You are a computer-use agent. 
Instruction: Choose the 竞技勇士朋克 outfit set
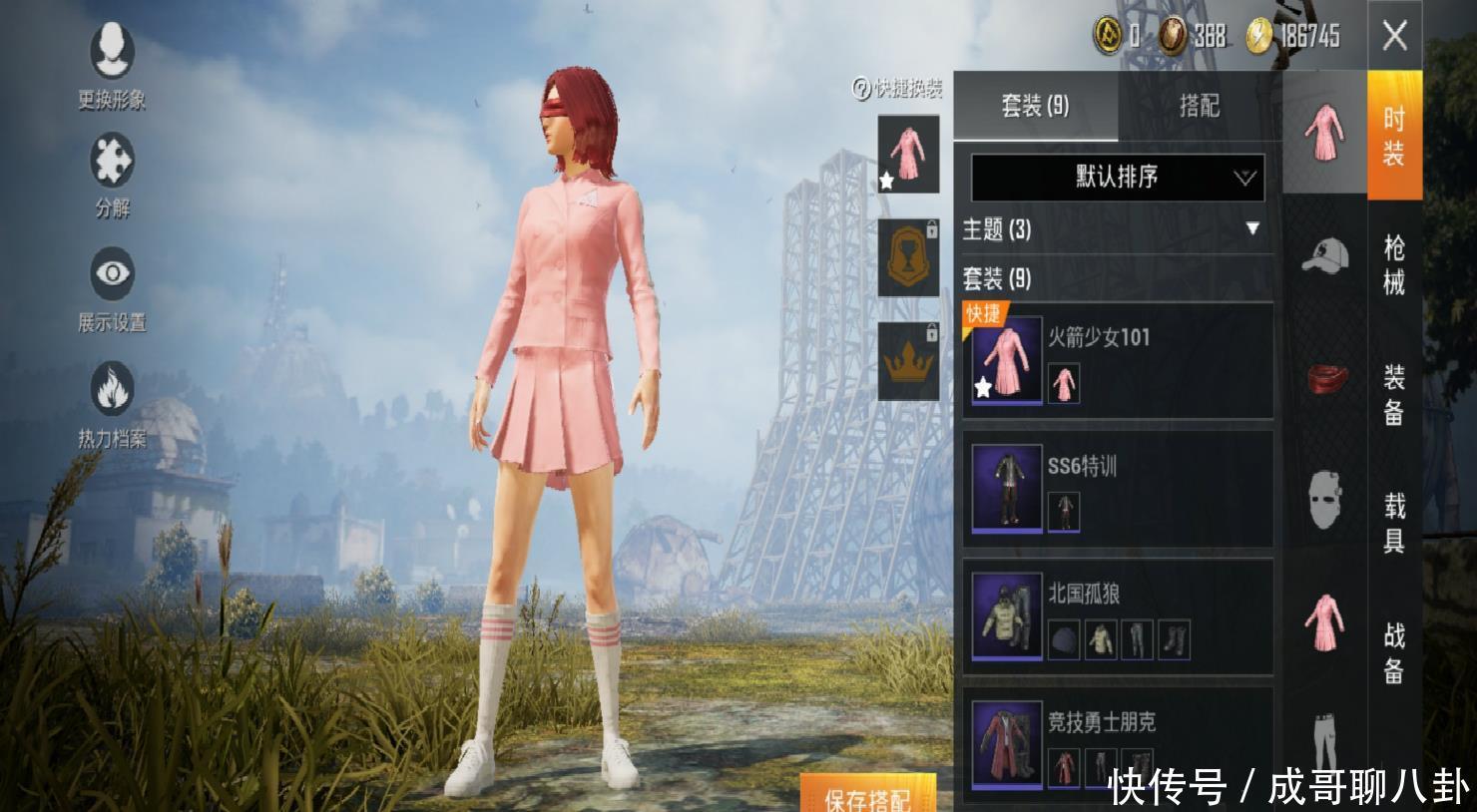(1117, 743)
